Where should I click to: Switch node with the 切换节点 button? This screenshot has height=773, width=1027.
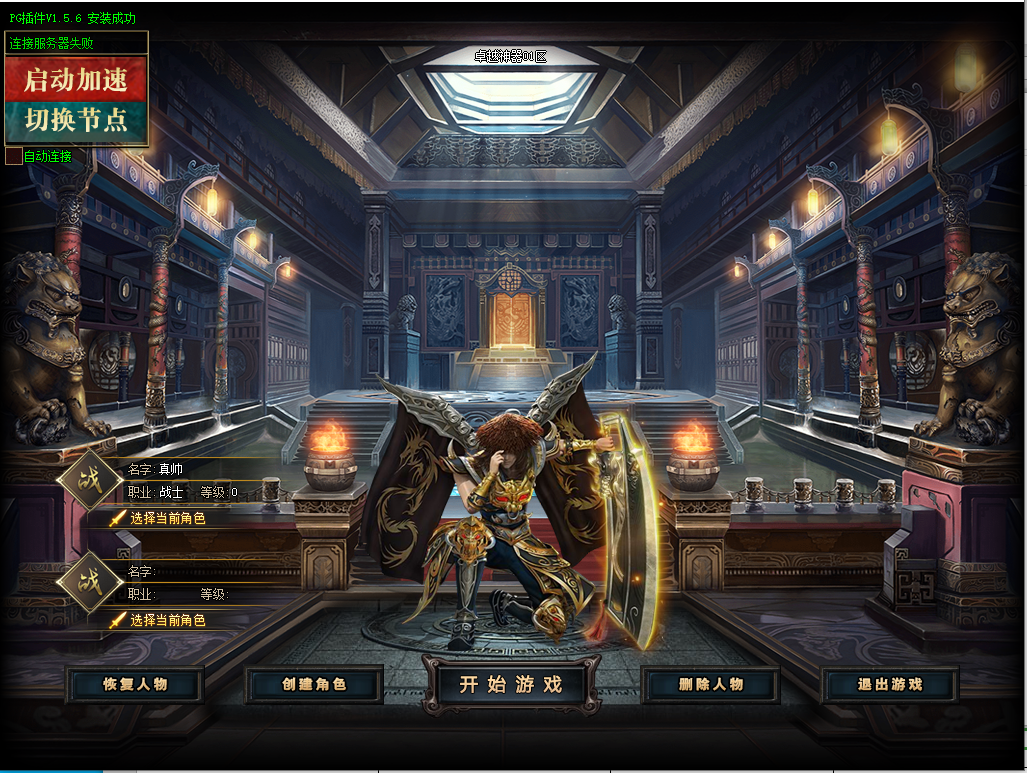click(x=77, y=121)
